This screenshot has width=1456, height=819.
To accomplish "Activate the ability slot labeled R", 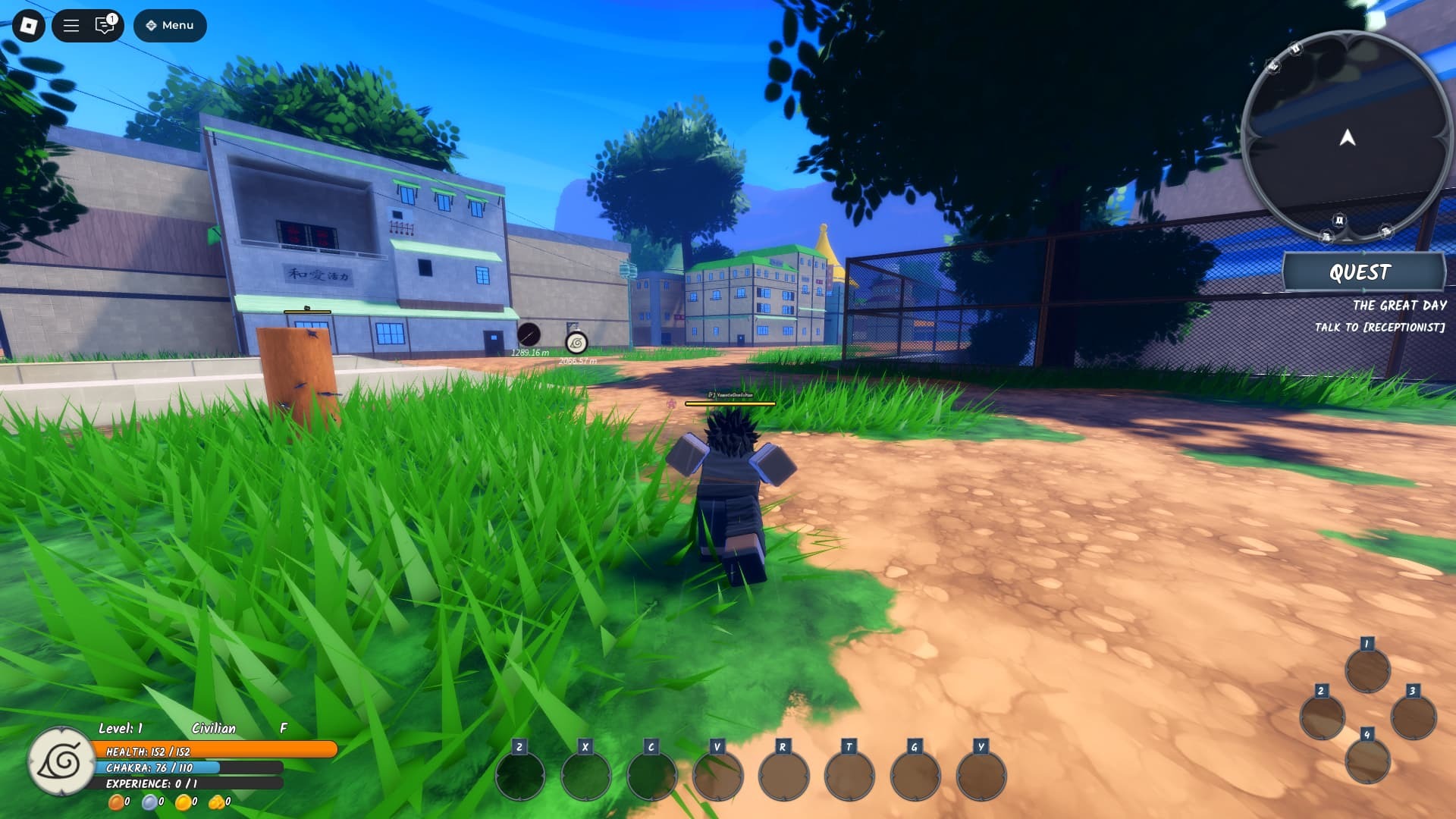I will pos(784,775).
